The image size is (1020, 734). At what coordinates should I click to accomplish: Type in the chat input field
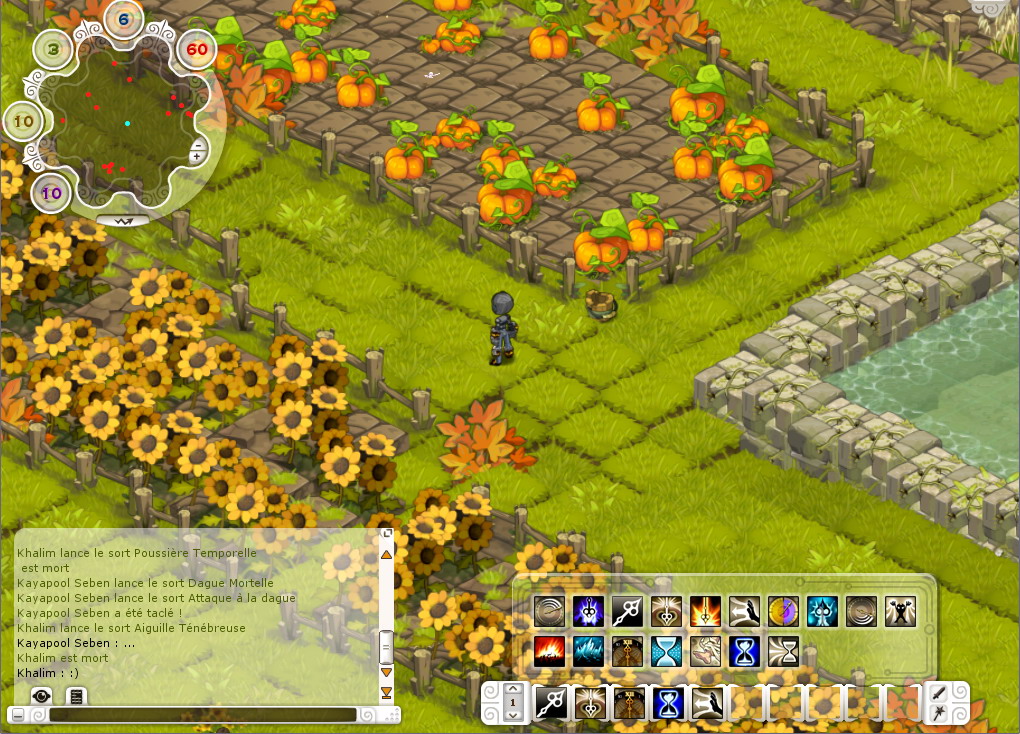pyautogui.click(x=202, y=715)
